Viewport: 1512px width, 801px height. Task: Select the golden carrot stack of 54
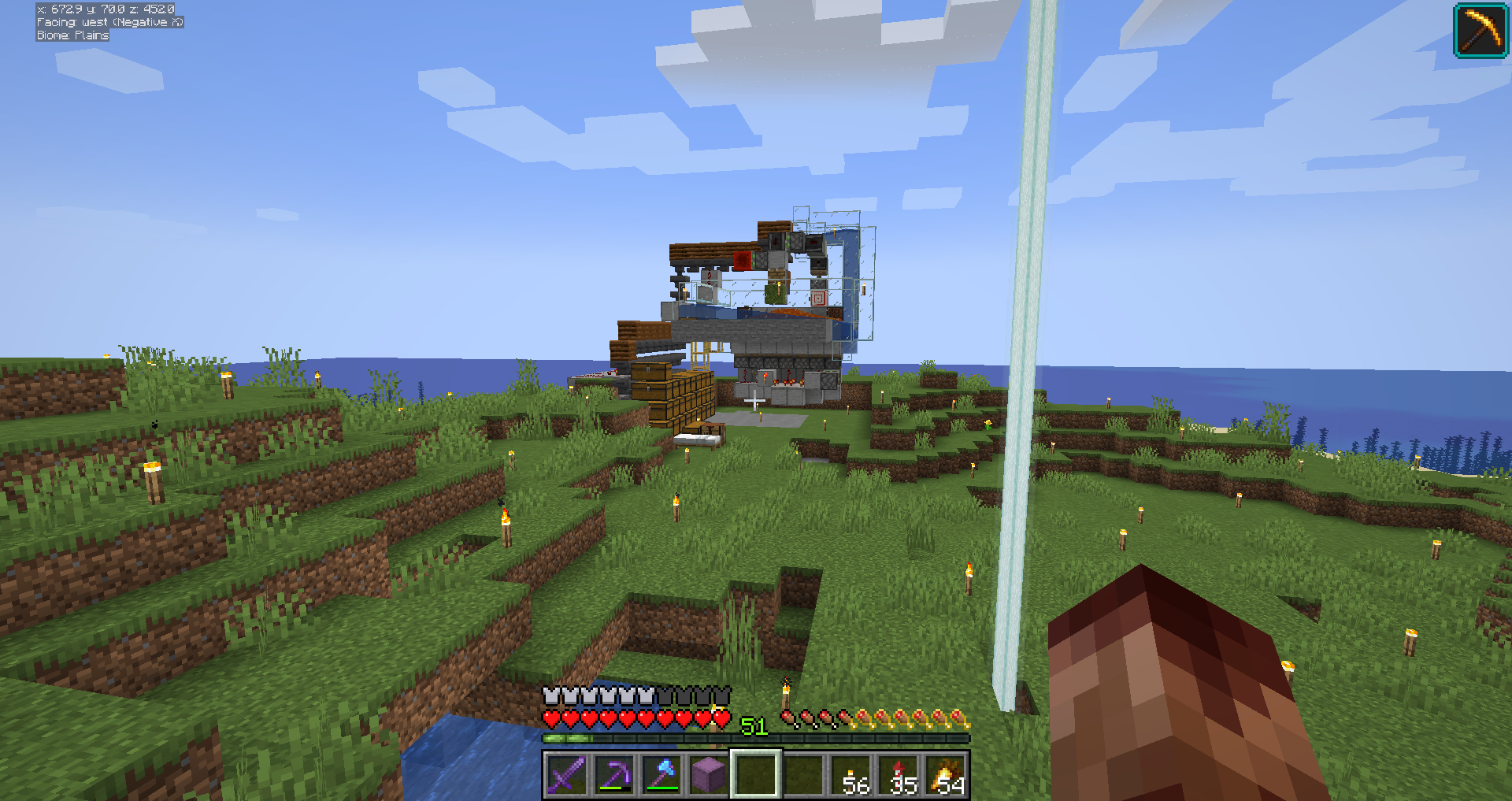(946, 775)
